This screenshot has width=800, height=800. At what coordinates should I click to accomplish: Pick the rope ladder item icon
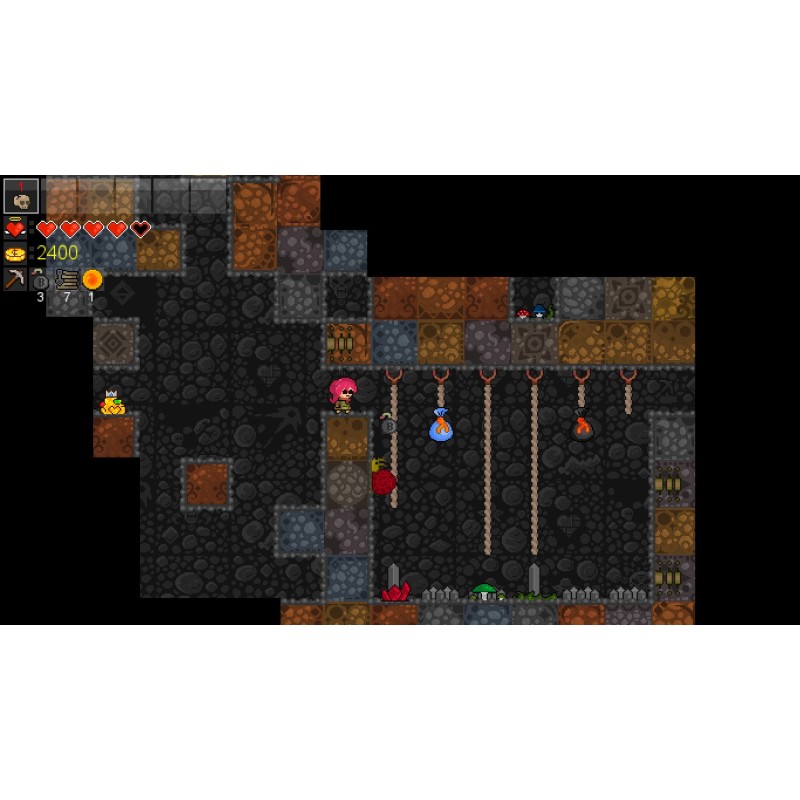[67, 279]
